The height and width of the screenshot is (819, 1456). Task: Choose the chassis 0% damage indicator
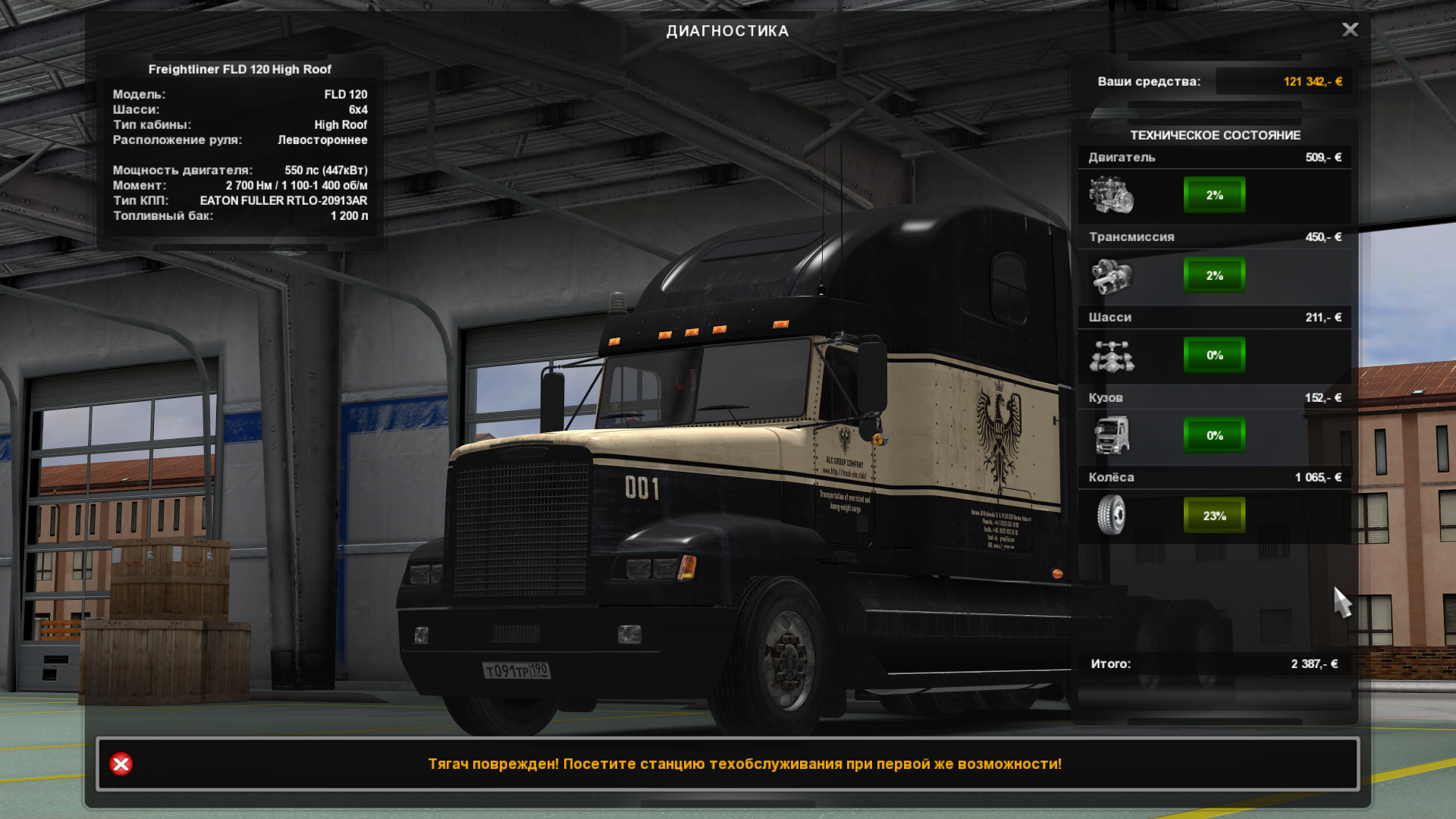click(1214, 355)
